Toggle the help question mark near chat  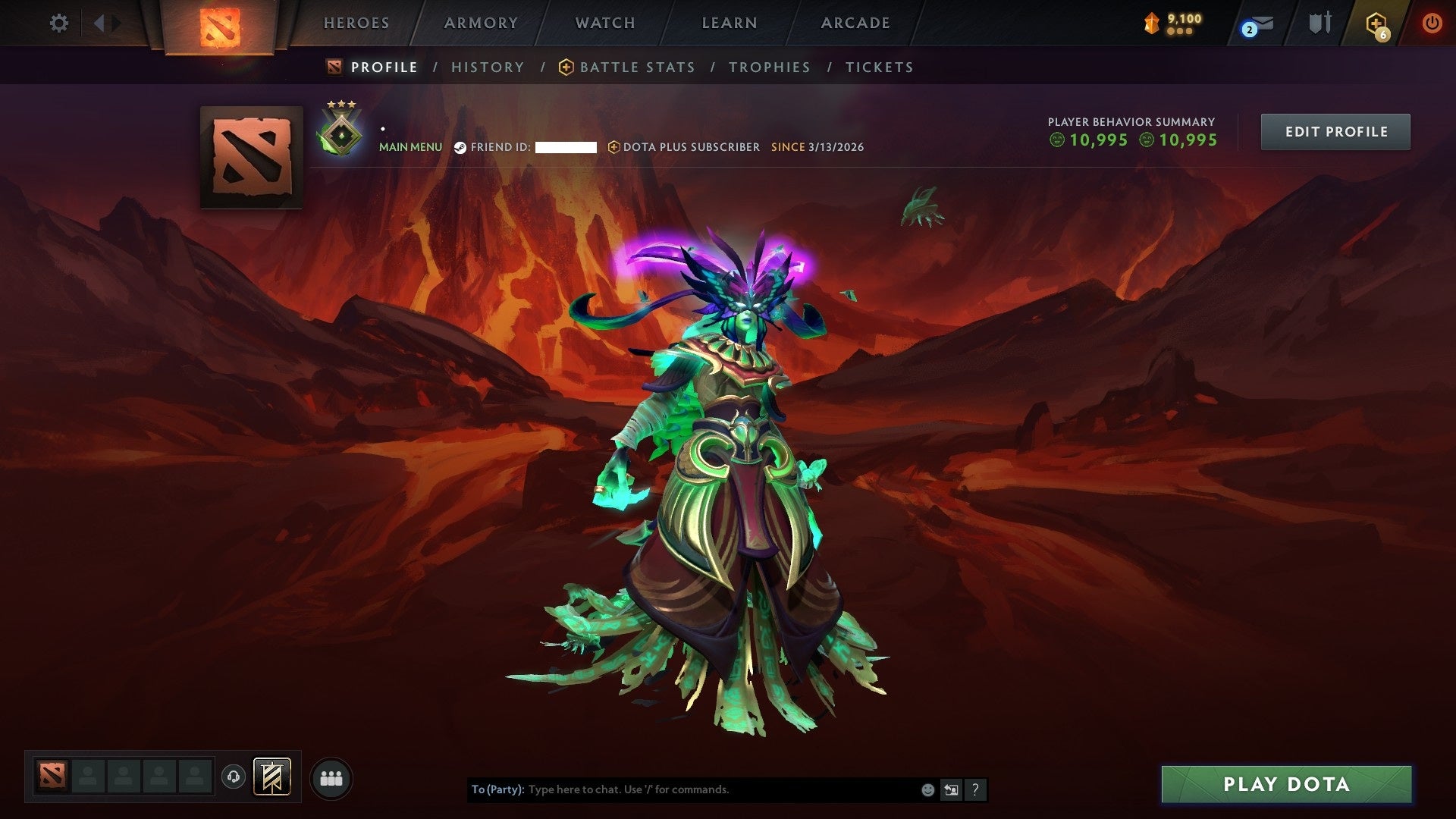[975, 789]
